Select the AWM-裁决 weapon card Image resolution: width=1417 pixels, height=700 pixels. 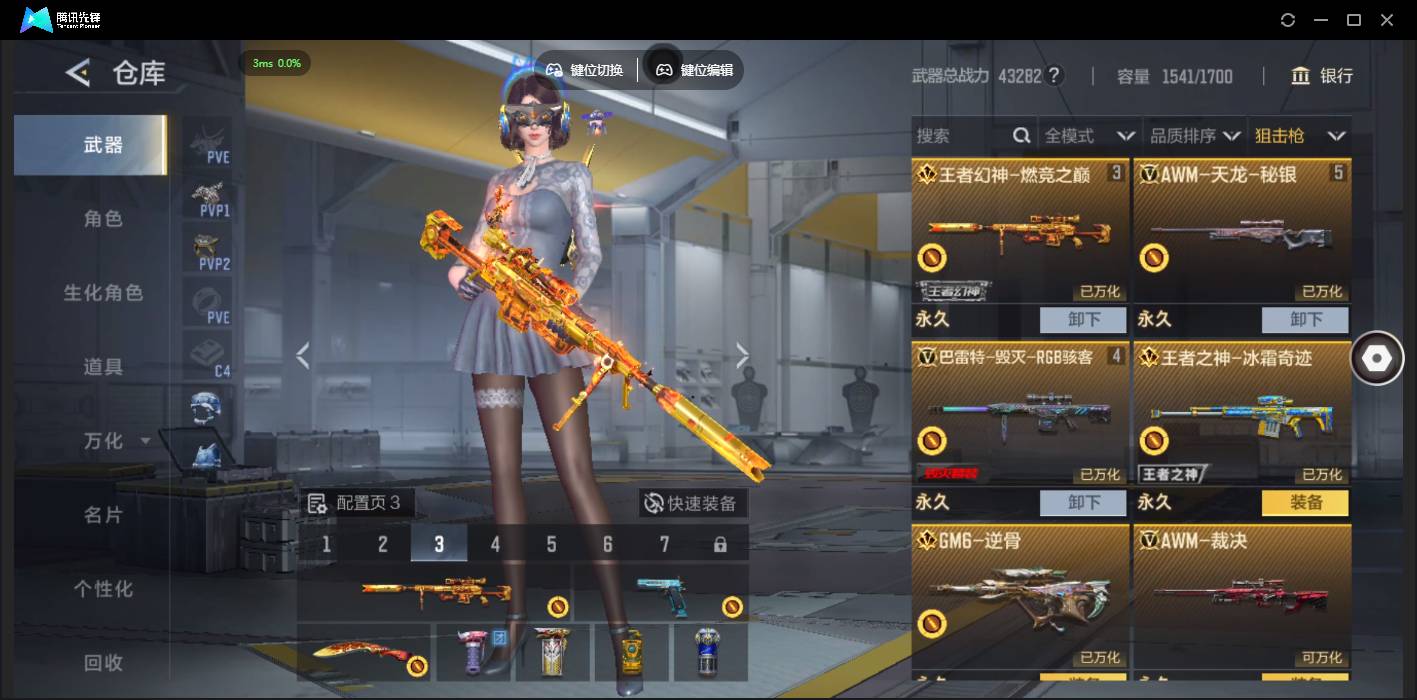(x=1241, y=596)
